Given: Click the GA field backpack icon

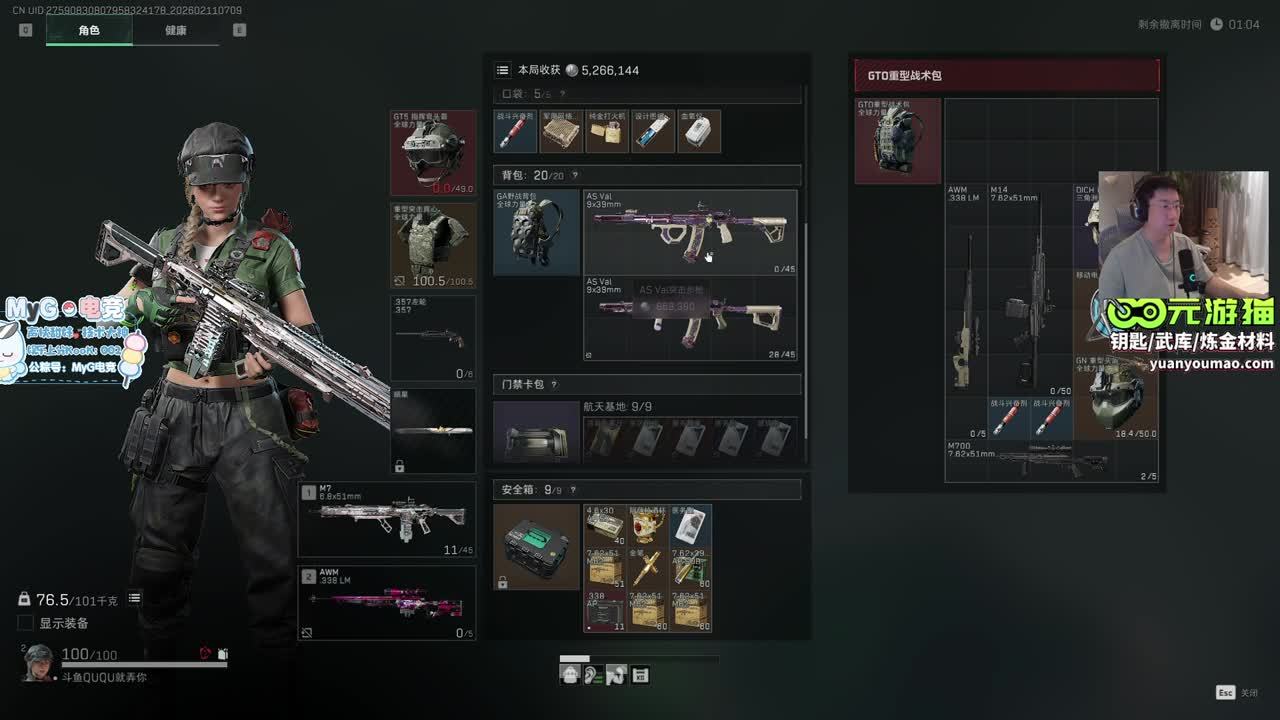Looking at the screenshot, I should 536,232.
